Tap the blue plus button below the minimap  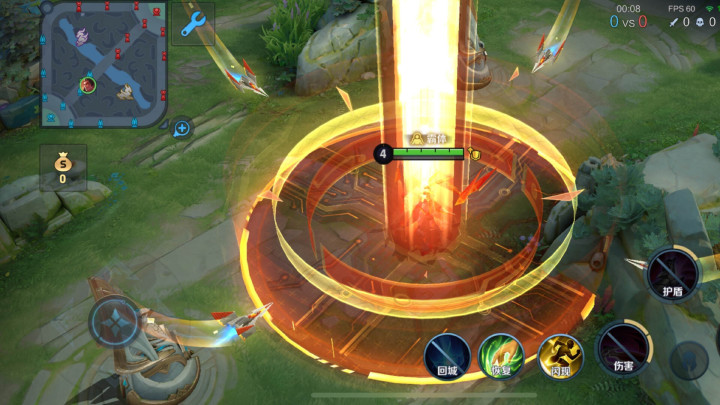click(x=182, y=128)
